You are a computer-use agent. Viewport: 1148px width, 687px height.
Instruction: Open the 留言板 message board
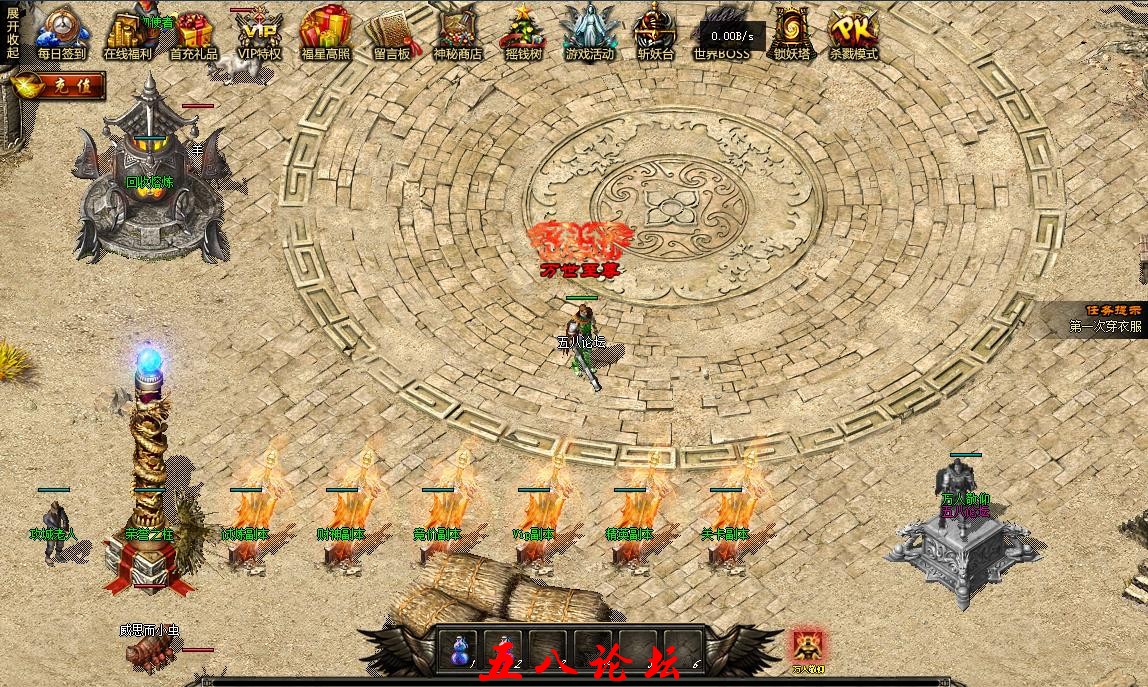(391, 32)
